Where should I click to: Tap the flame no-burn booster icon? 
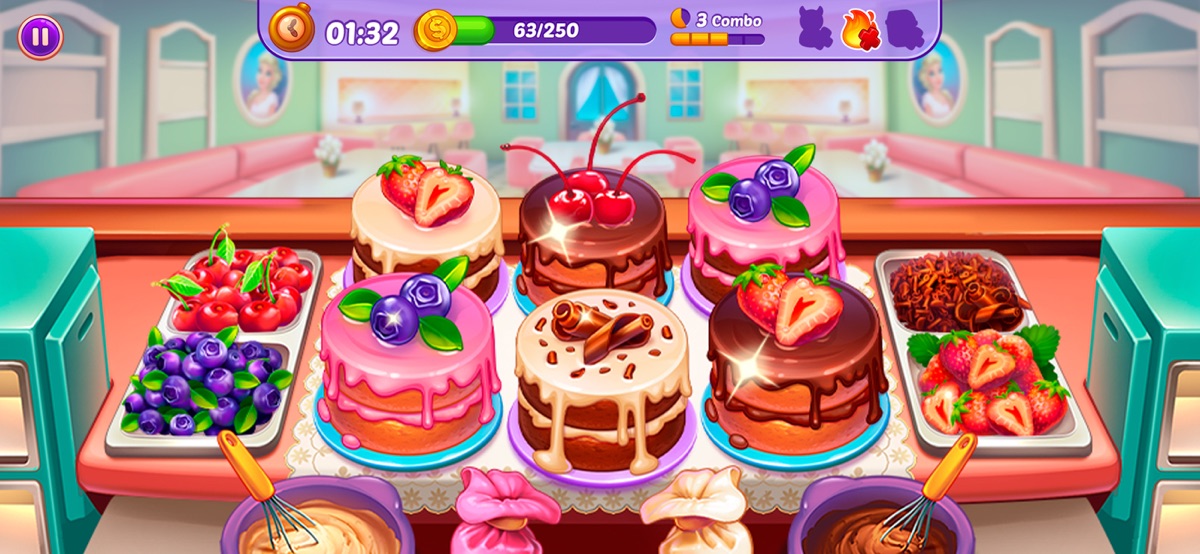click(858, 28)
